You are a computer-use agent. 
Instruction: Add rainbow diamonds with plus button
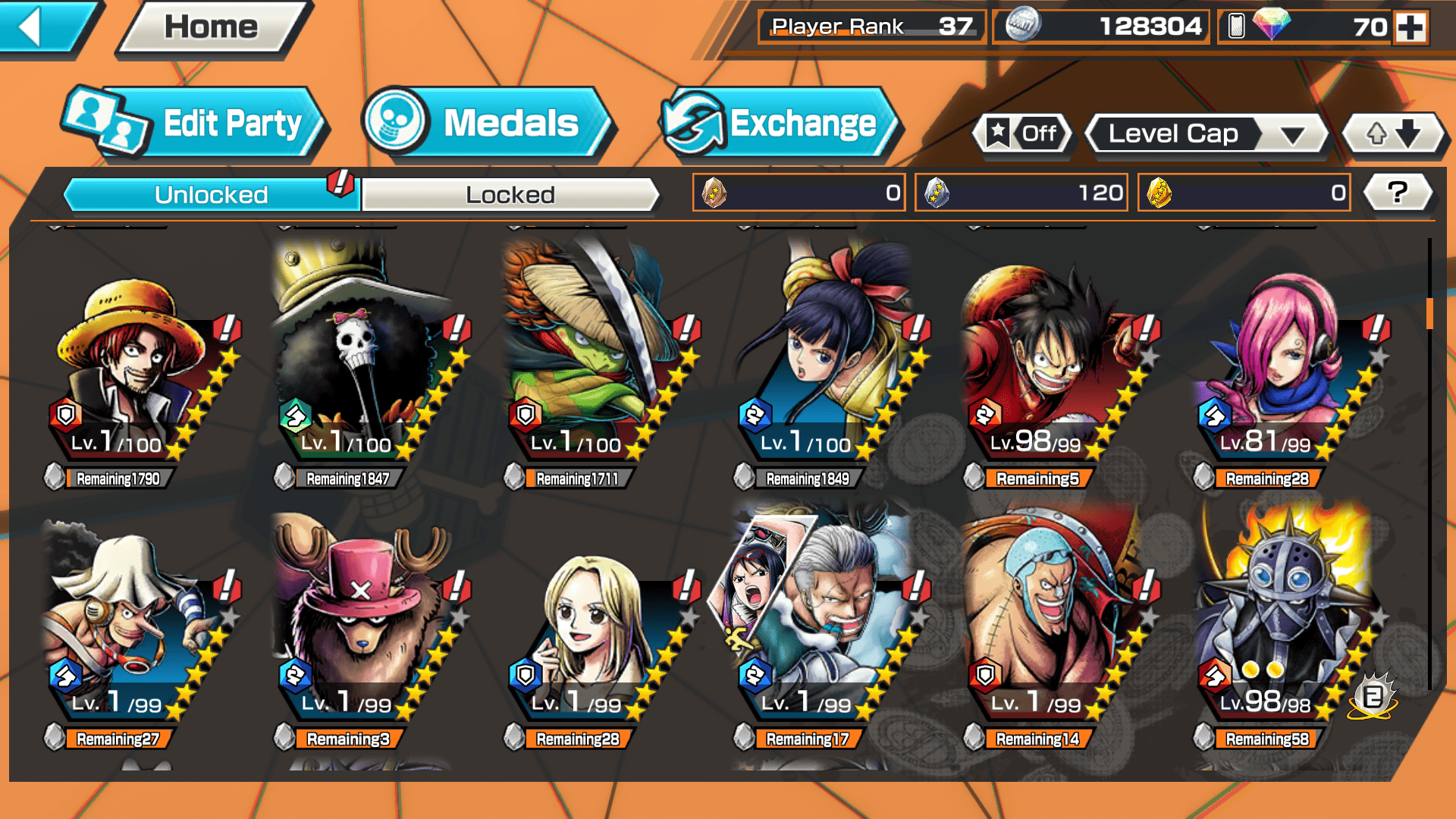coord(1410,28)
